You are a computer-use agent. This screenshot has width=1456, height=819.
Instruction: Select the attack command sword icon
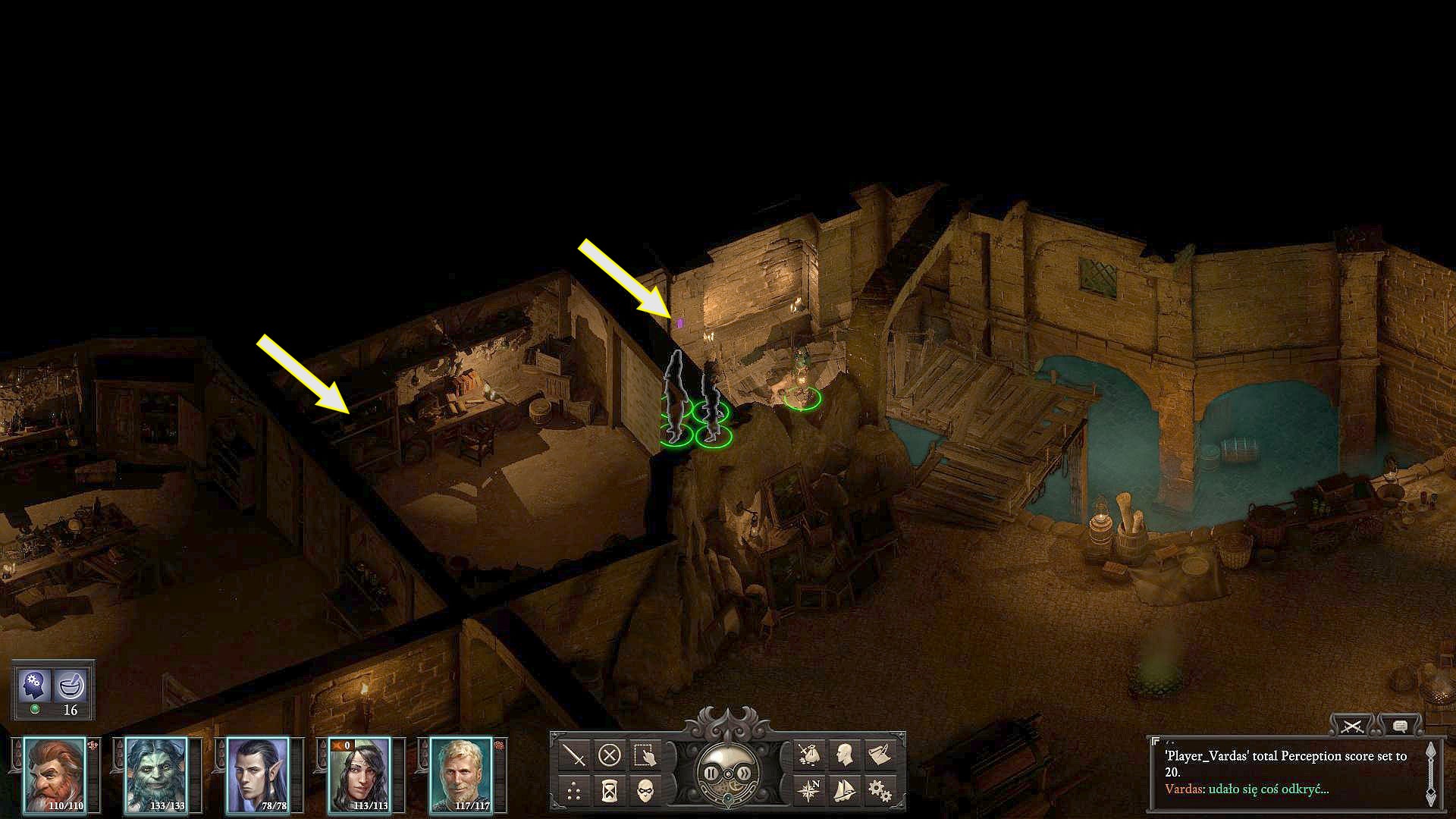tap(575, 754)
